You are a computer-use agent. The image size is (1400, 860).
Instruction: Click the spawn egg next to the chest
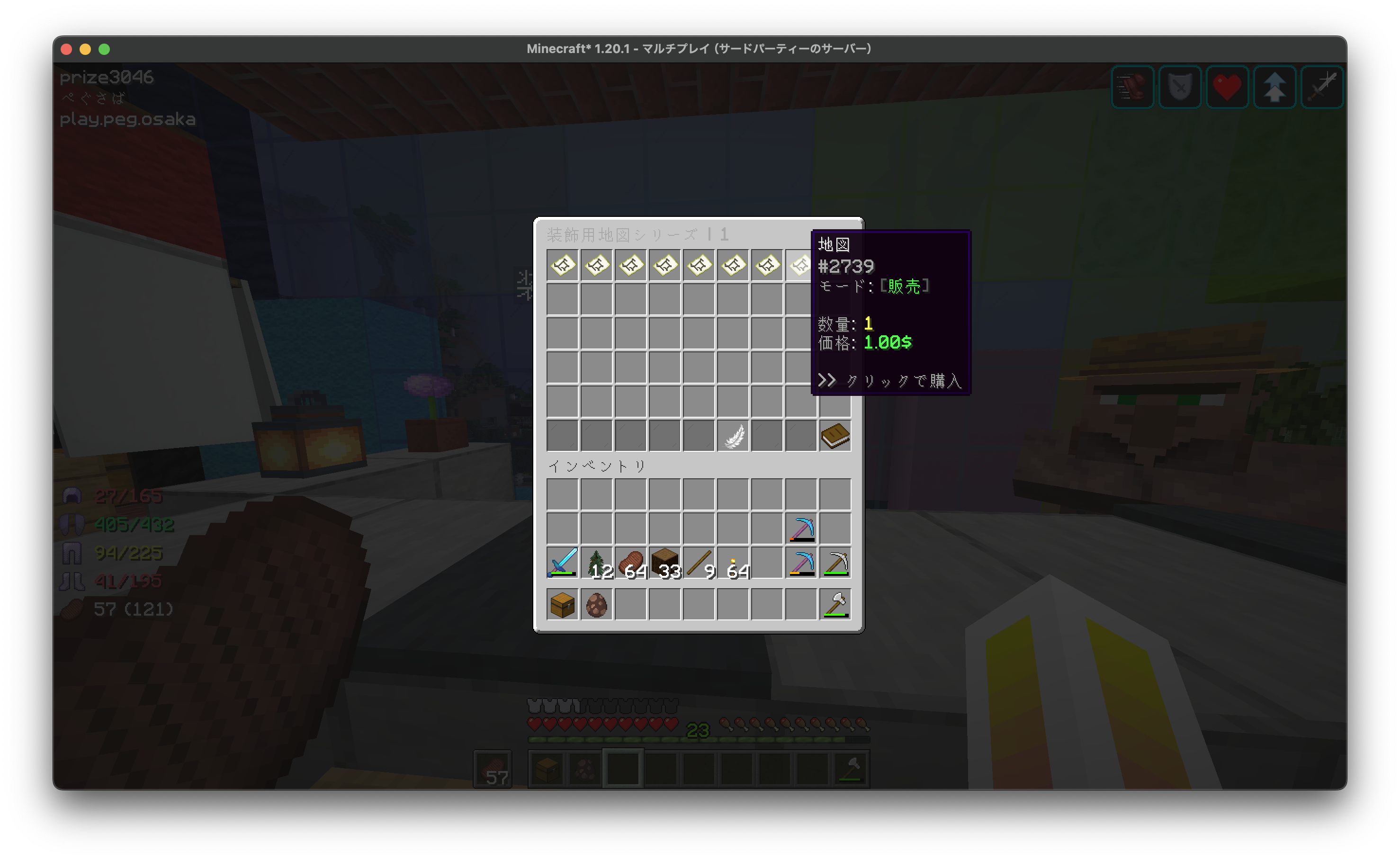596,604
